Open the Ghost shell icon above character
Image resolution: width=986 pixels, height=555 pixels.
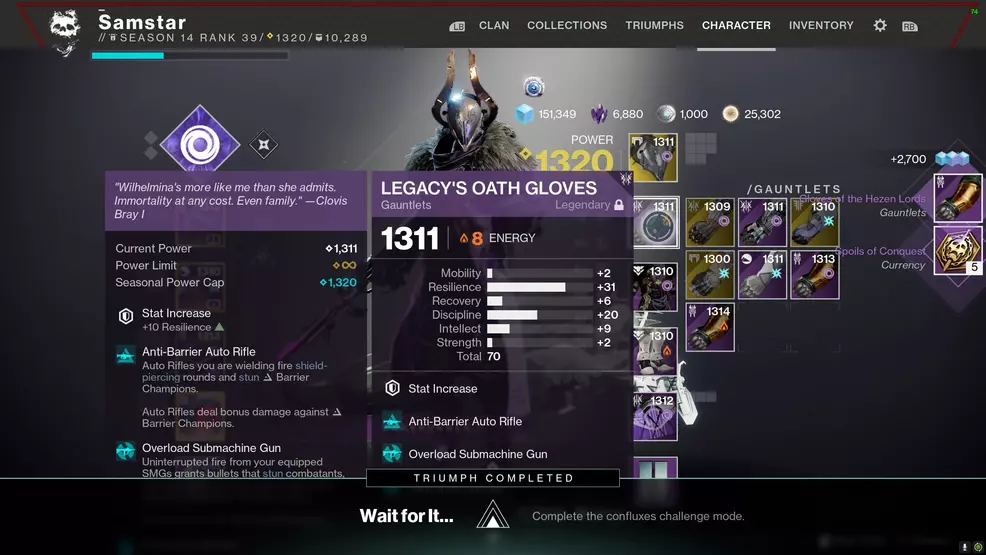[x=534, y=89]
